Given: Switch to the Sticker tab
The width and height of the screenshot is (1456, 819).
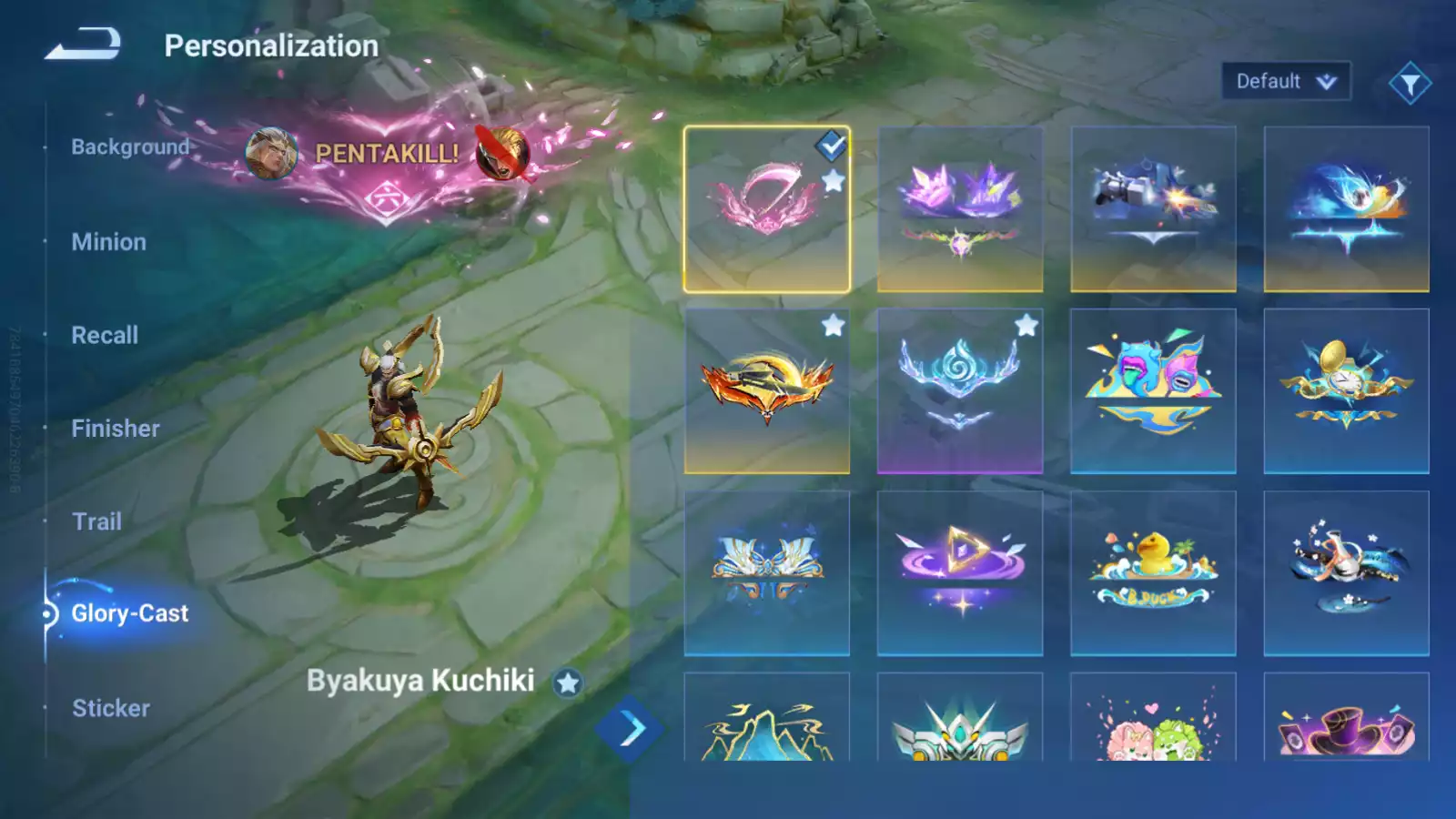Looking at the screenshot, I should point(112,708).
